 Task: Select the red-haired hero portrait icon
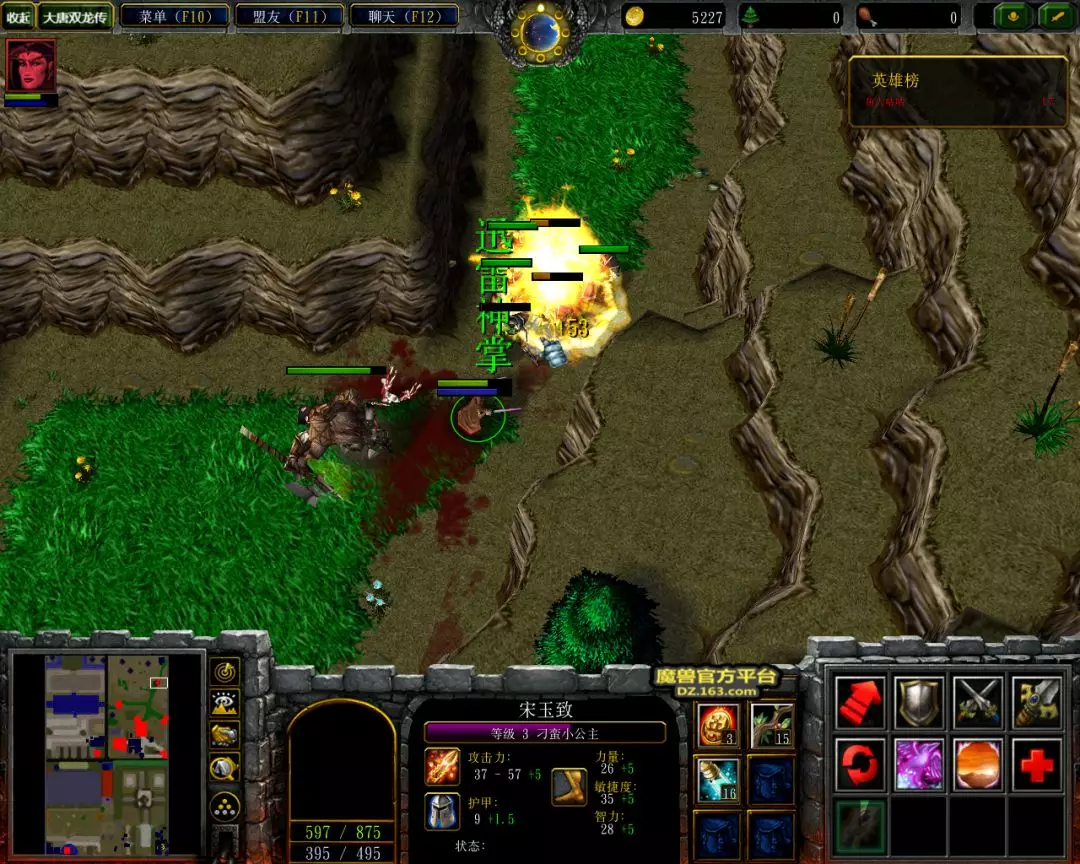31,65
